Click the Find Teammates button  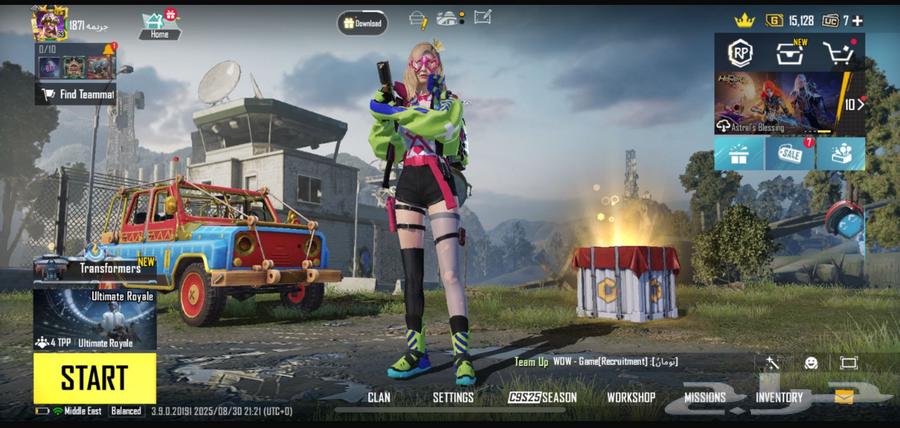point(78,94)
